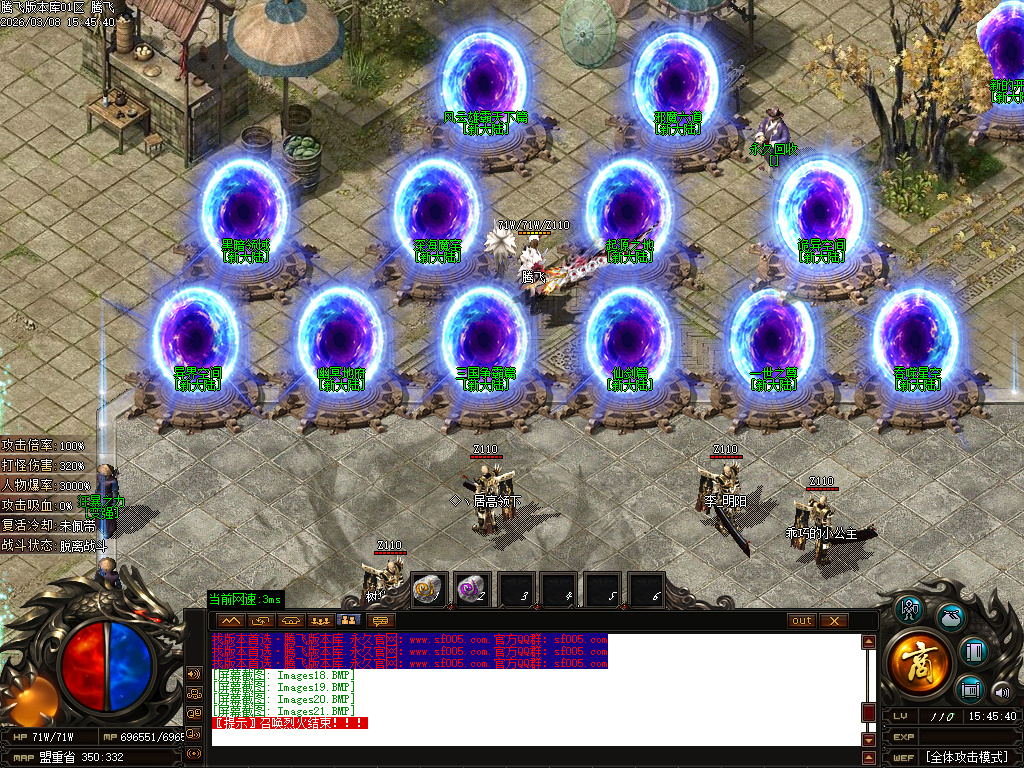Toggle the top chat channel speaker icon

195,673
